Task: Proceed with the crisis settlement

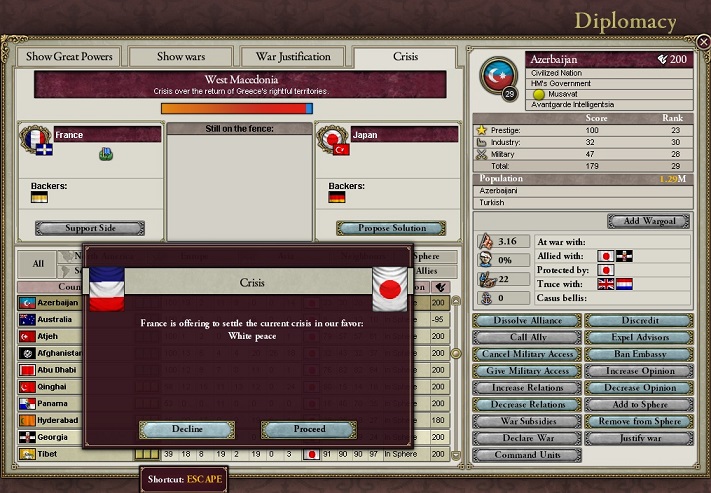Action: click(309, 429)
